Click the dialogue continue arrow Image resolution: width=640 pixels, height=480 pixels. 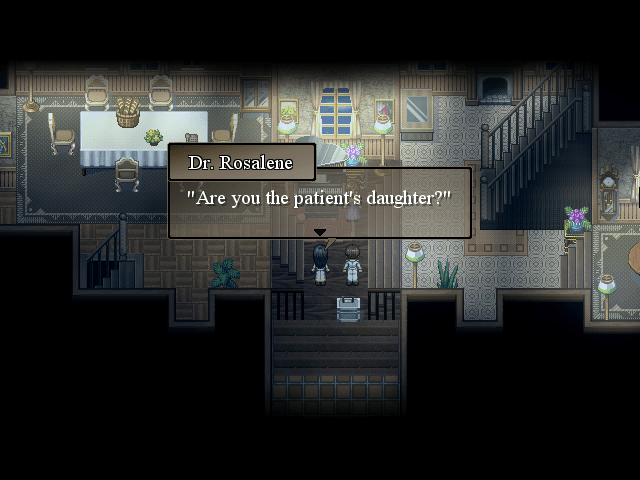click(320, 233)
